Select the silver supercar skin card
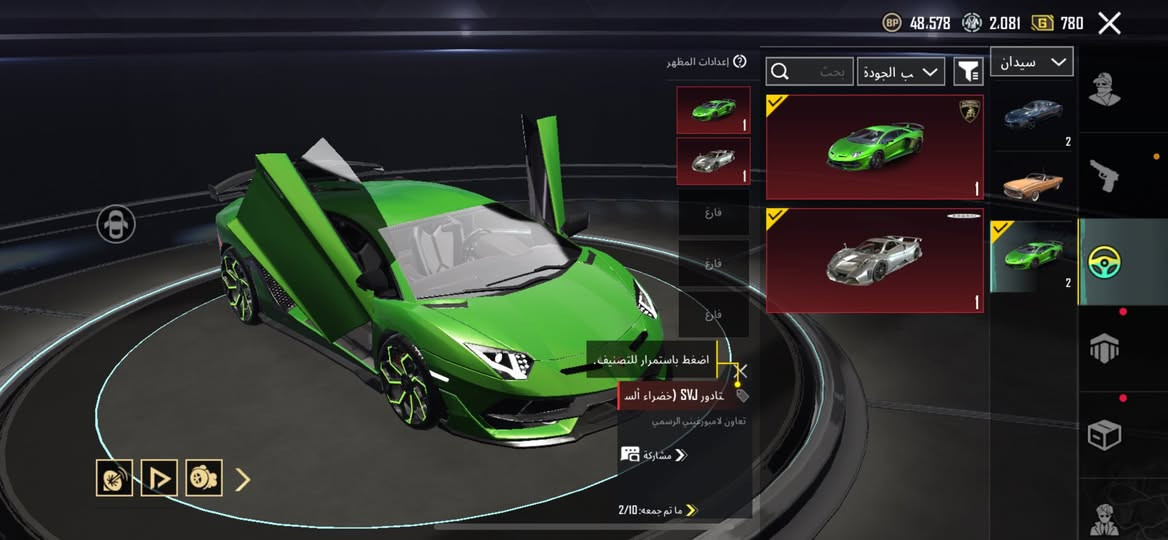 874,260
